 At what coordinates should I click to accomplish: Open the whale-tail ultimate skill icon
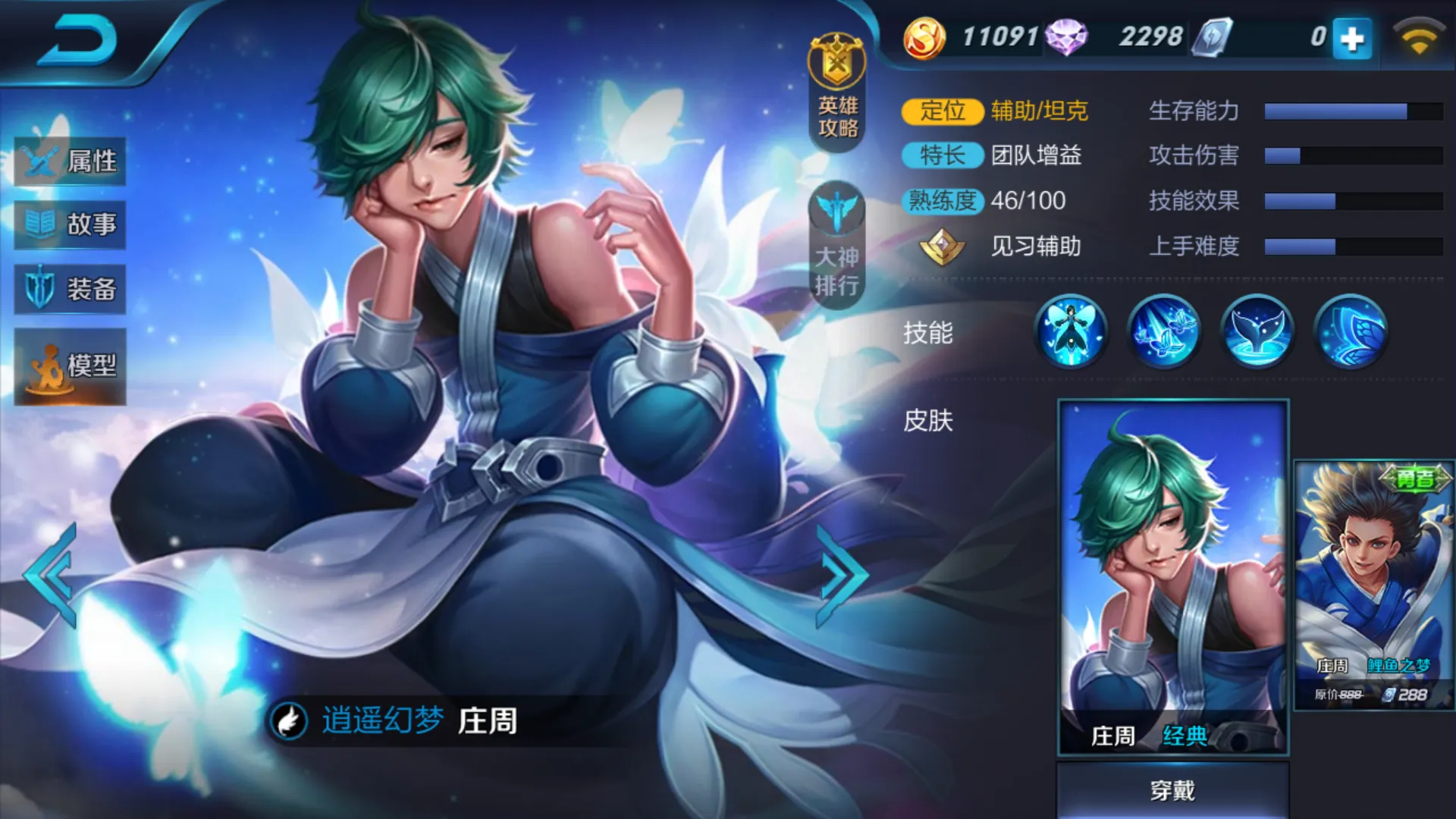(1257, 330)
